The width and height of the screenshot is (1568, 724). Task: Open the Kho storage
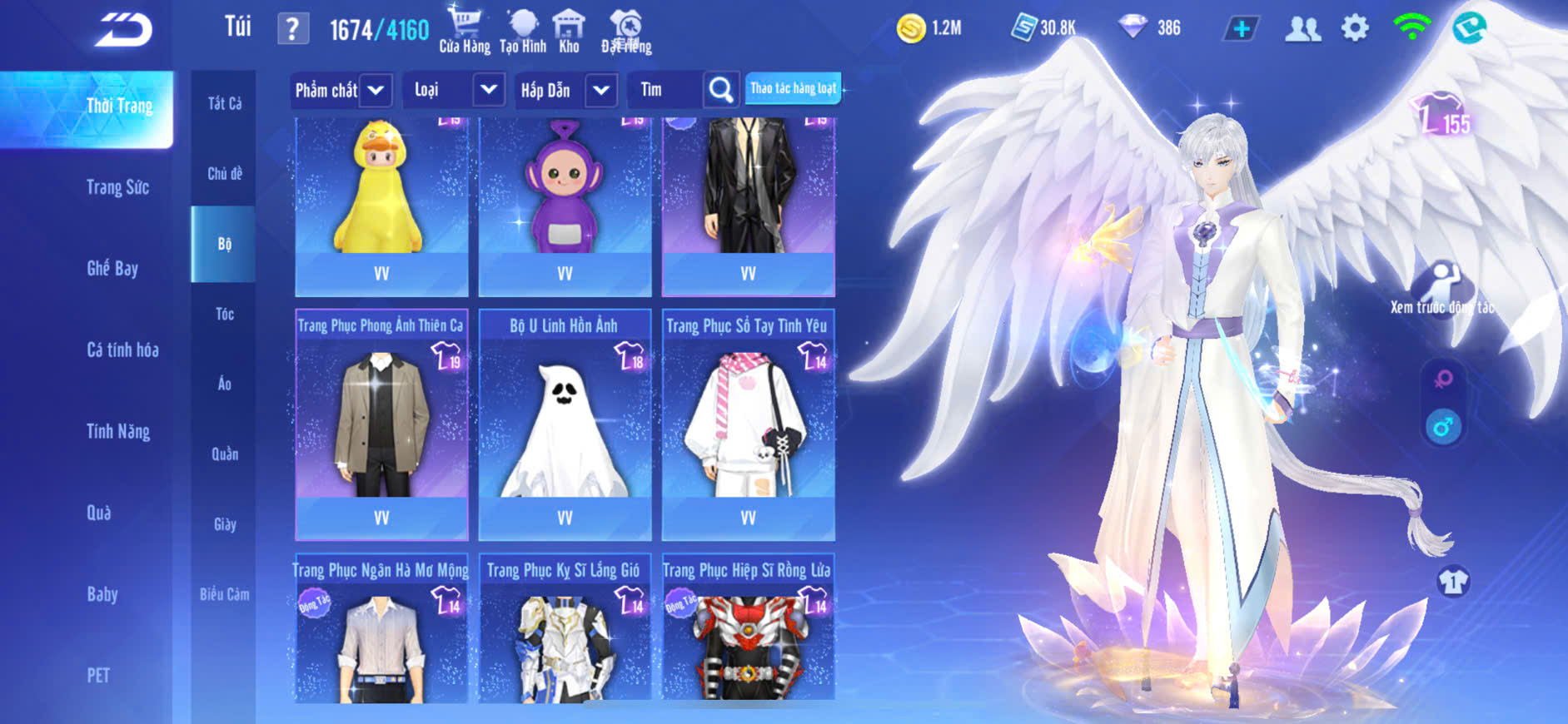(569, 32)
